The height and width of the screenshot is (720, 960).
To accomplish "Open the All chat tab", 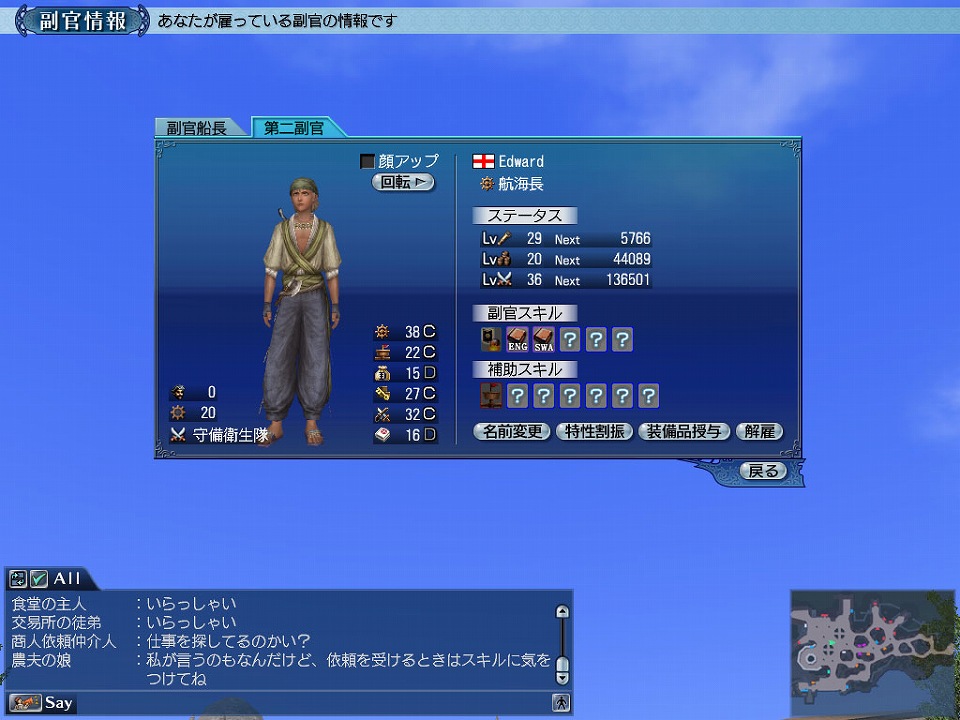I will (x=67, y=578).
